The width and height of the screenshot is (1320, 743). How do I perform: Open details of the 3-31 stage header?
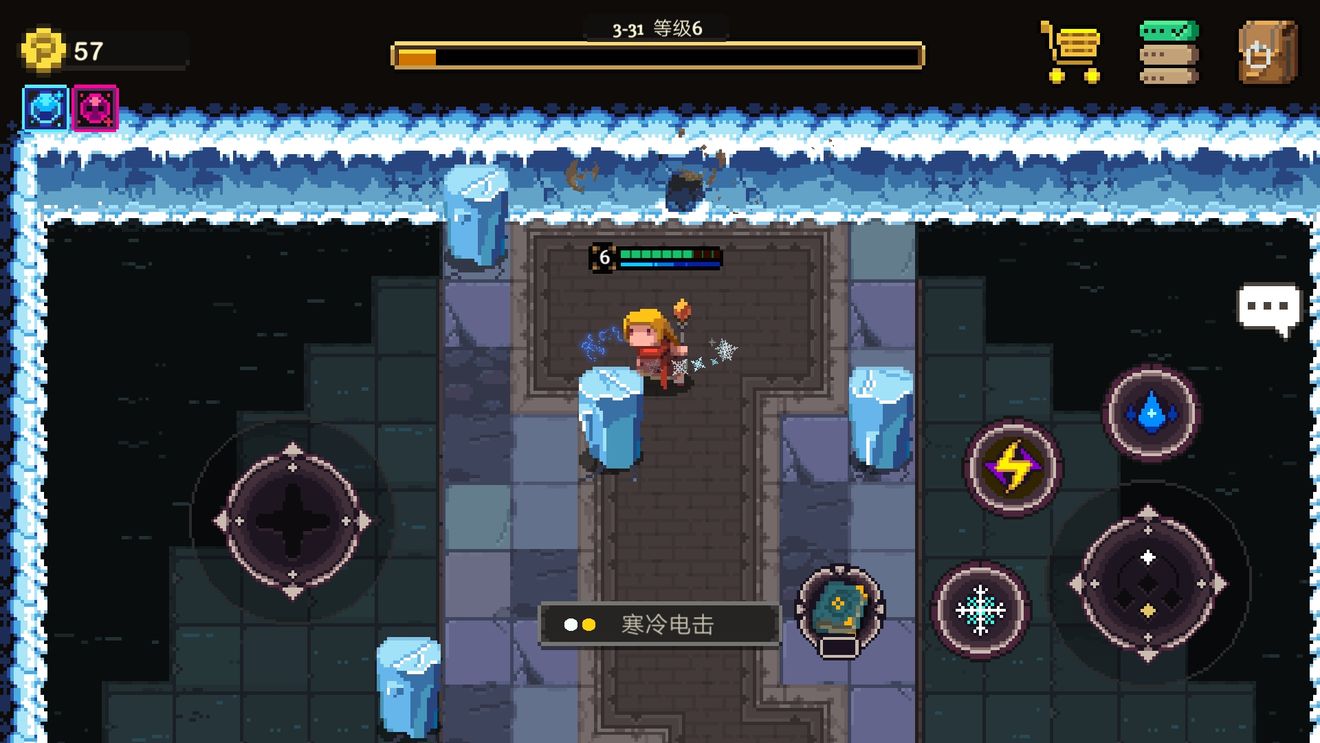[630, 29]
